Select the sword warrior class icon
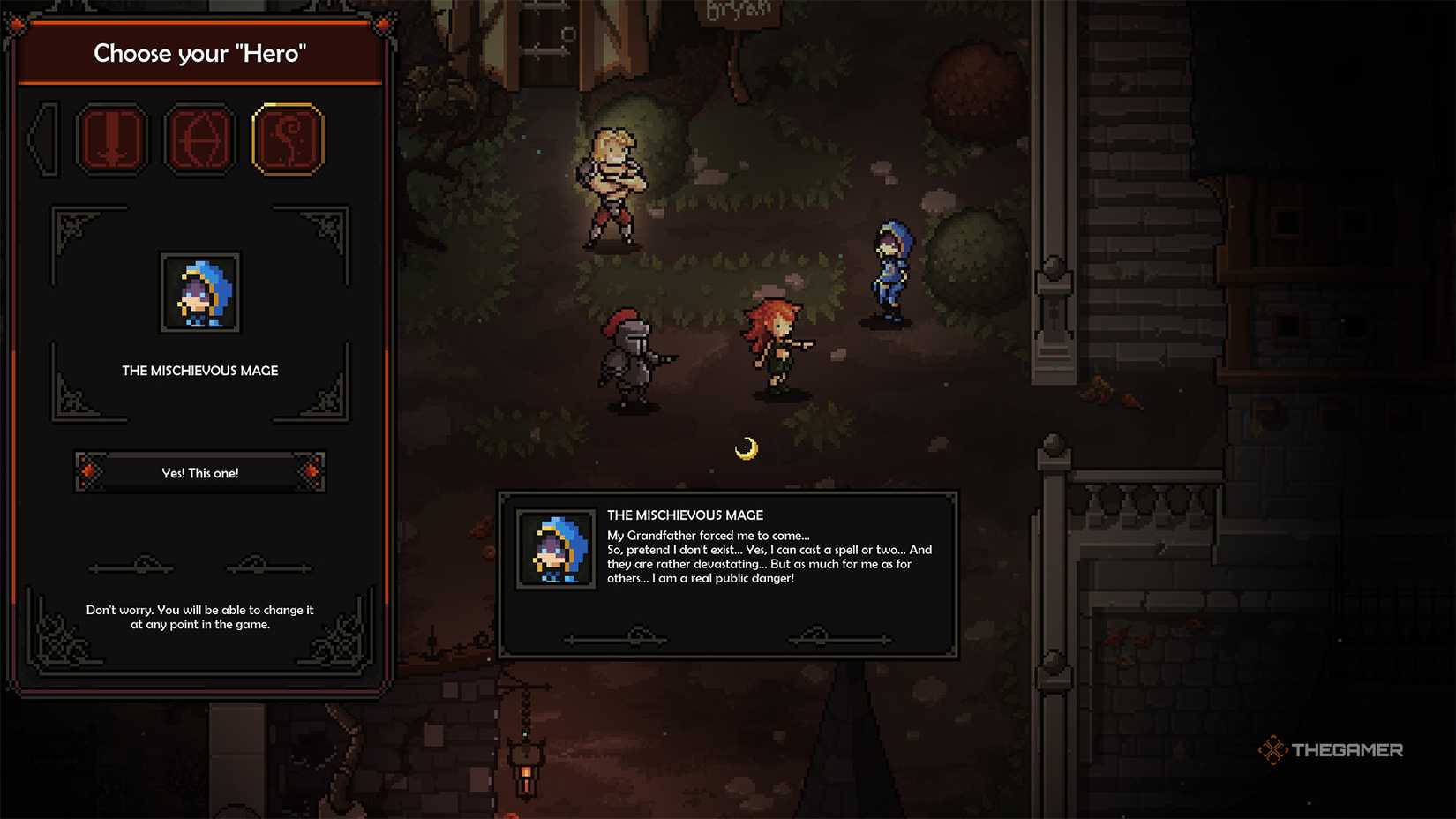Viewport: 1456px width, 819px height. (113, 139)
